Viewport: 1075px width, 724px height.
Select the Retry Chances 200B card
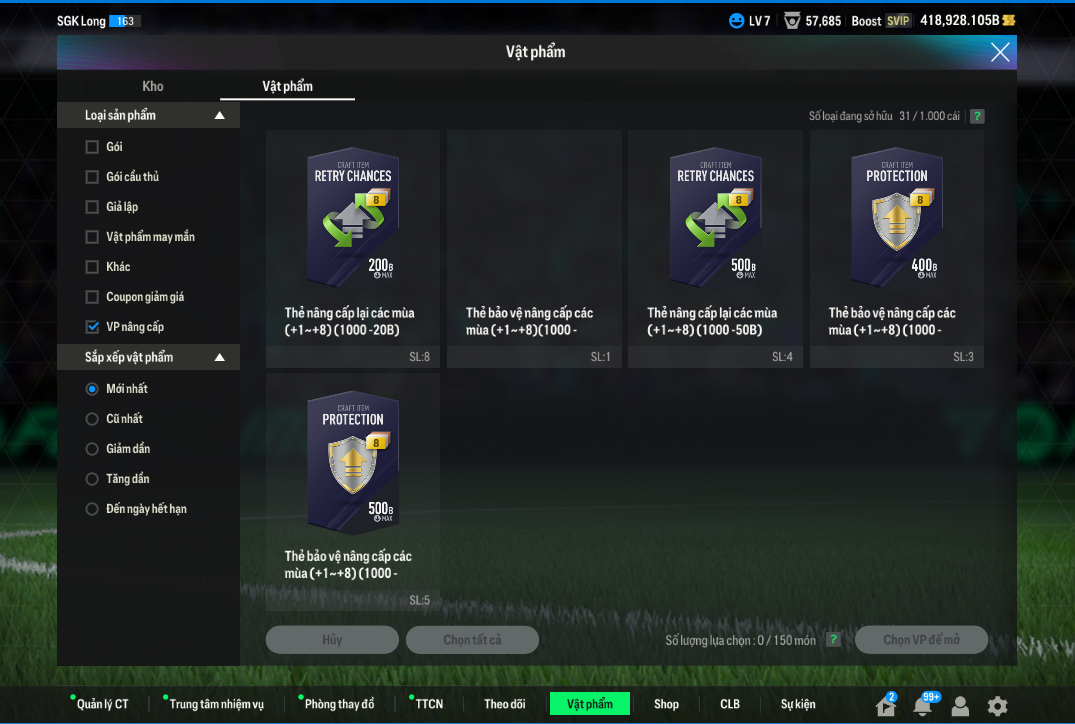tap(353, 249)
